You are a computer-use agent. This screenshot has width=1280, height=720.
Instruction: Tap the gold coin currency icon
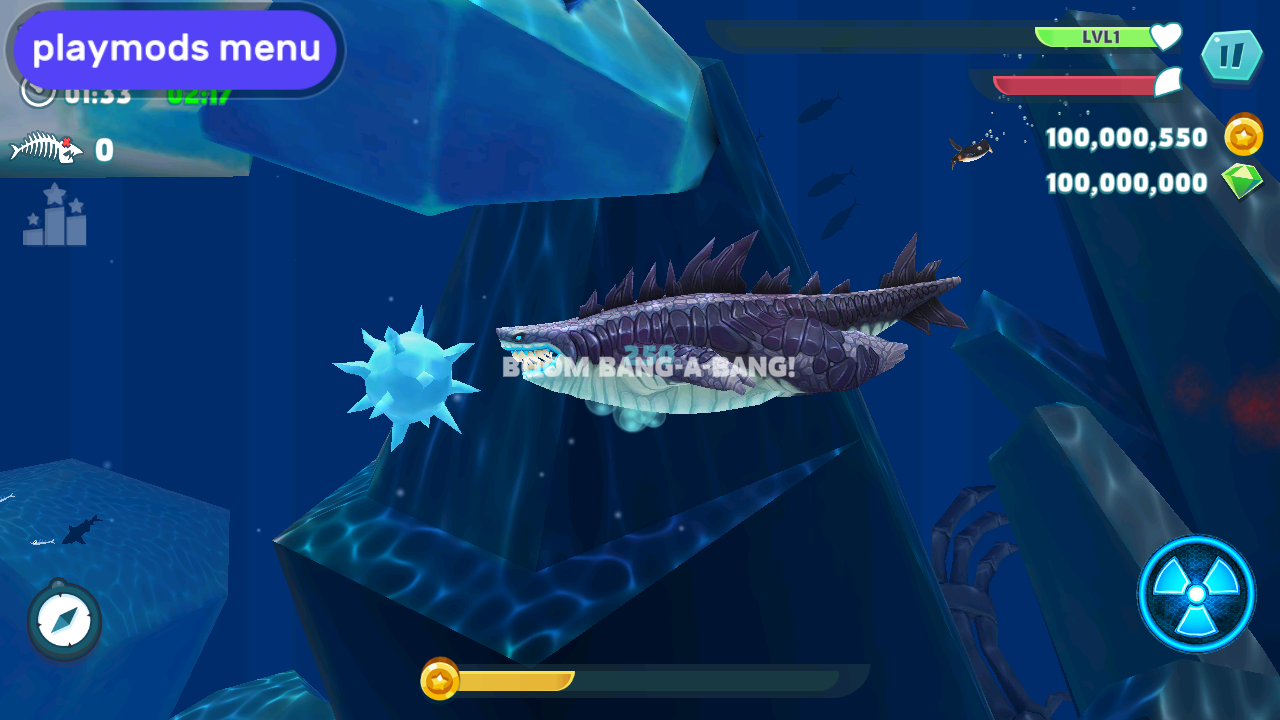pyautogui.click(x=1243, y=136)
